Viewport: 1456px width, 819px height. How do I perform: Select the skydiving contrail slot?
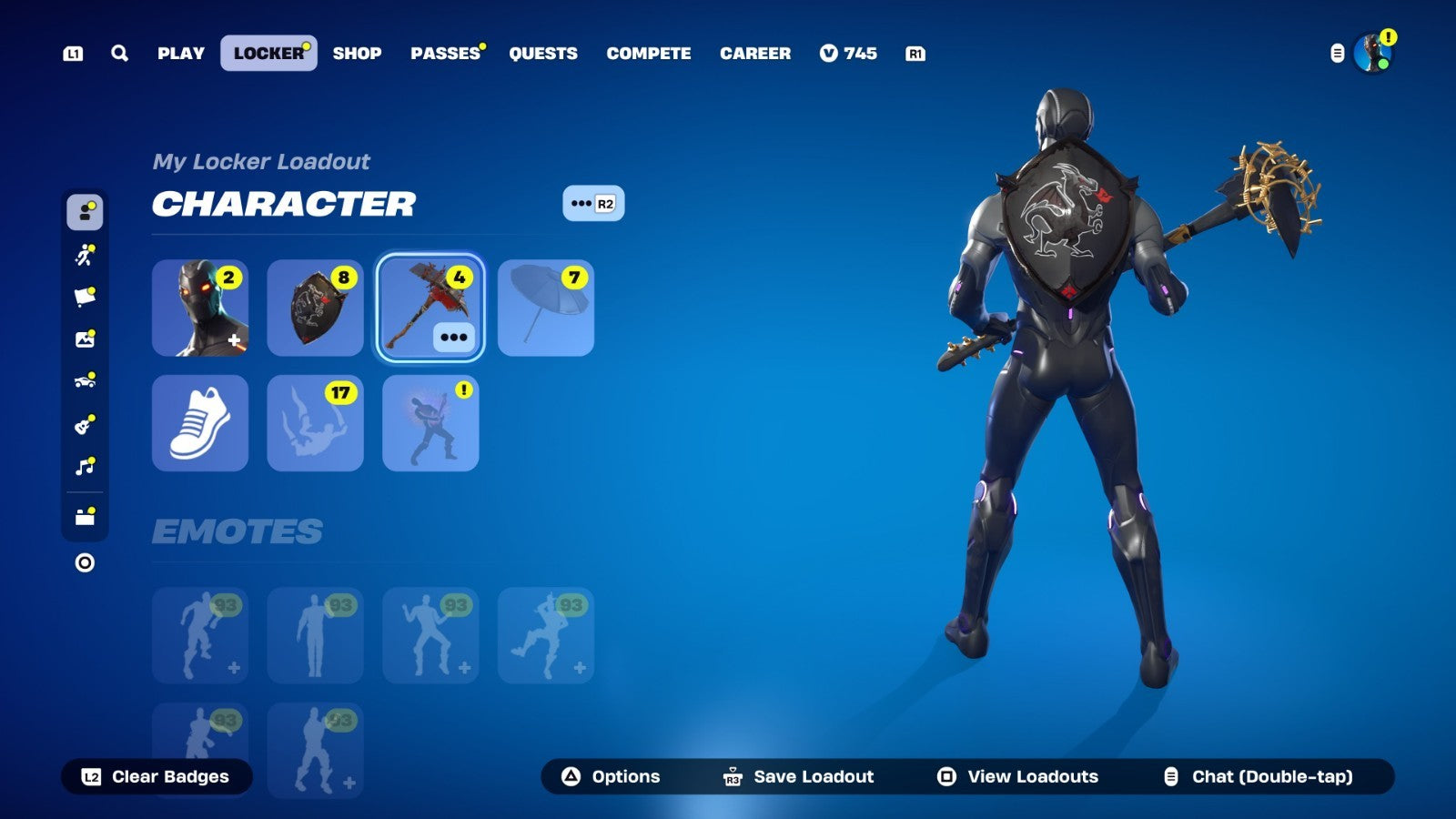(x=315, y=423)
